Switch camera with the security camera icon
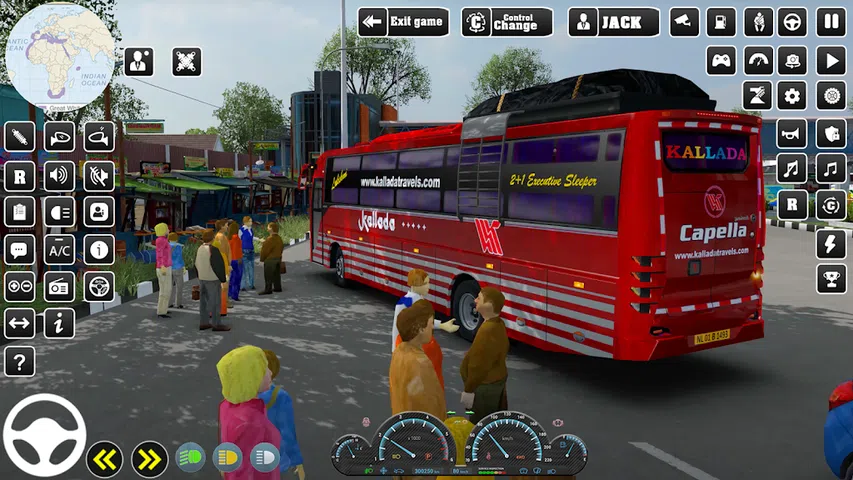 tap(685, 22)
